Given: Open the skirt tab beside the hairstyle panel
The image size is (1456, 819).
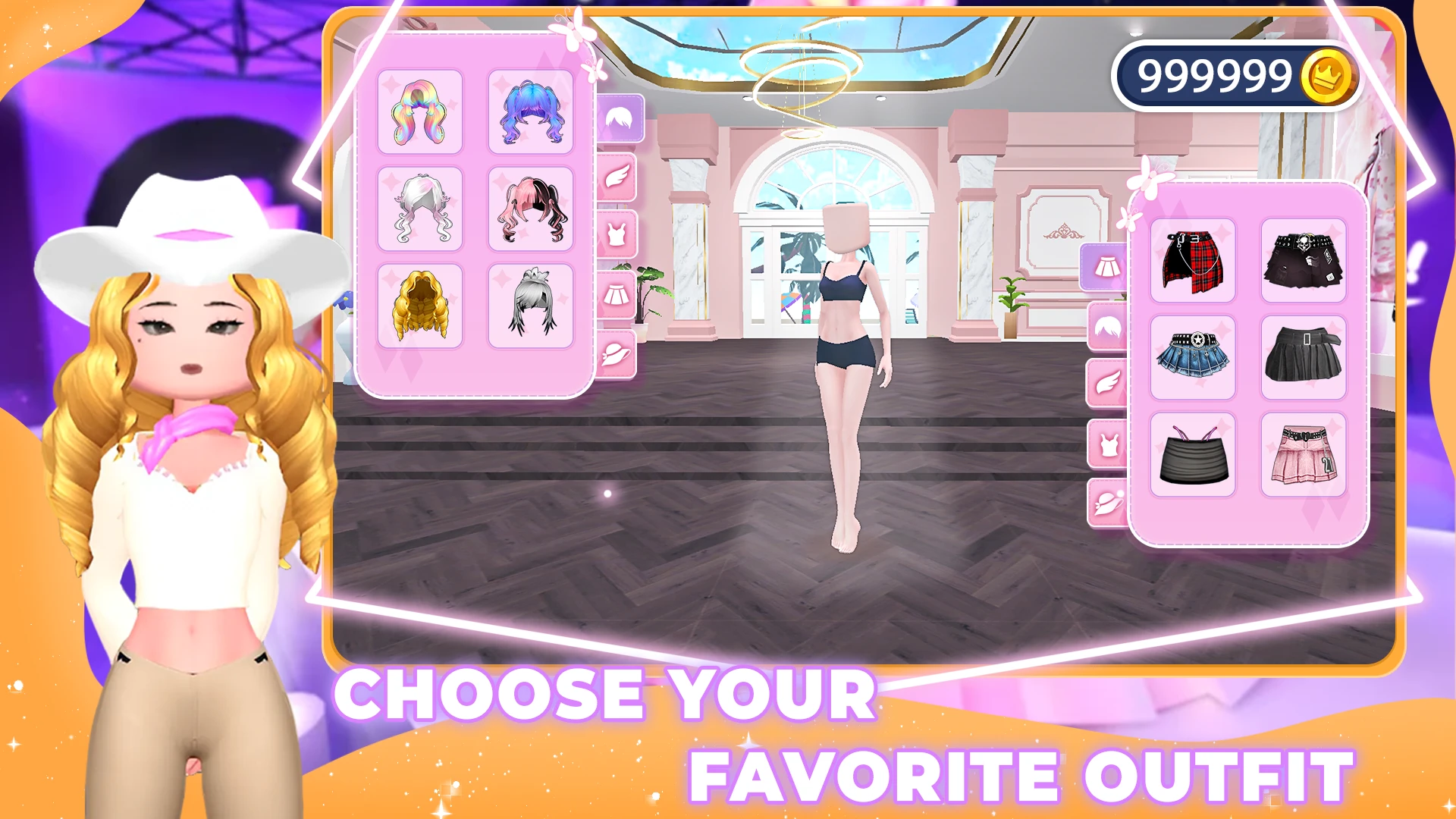Looking at the screenshot, I should pyautogui.click(x=617, y=294).
